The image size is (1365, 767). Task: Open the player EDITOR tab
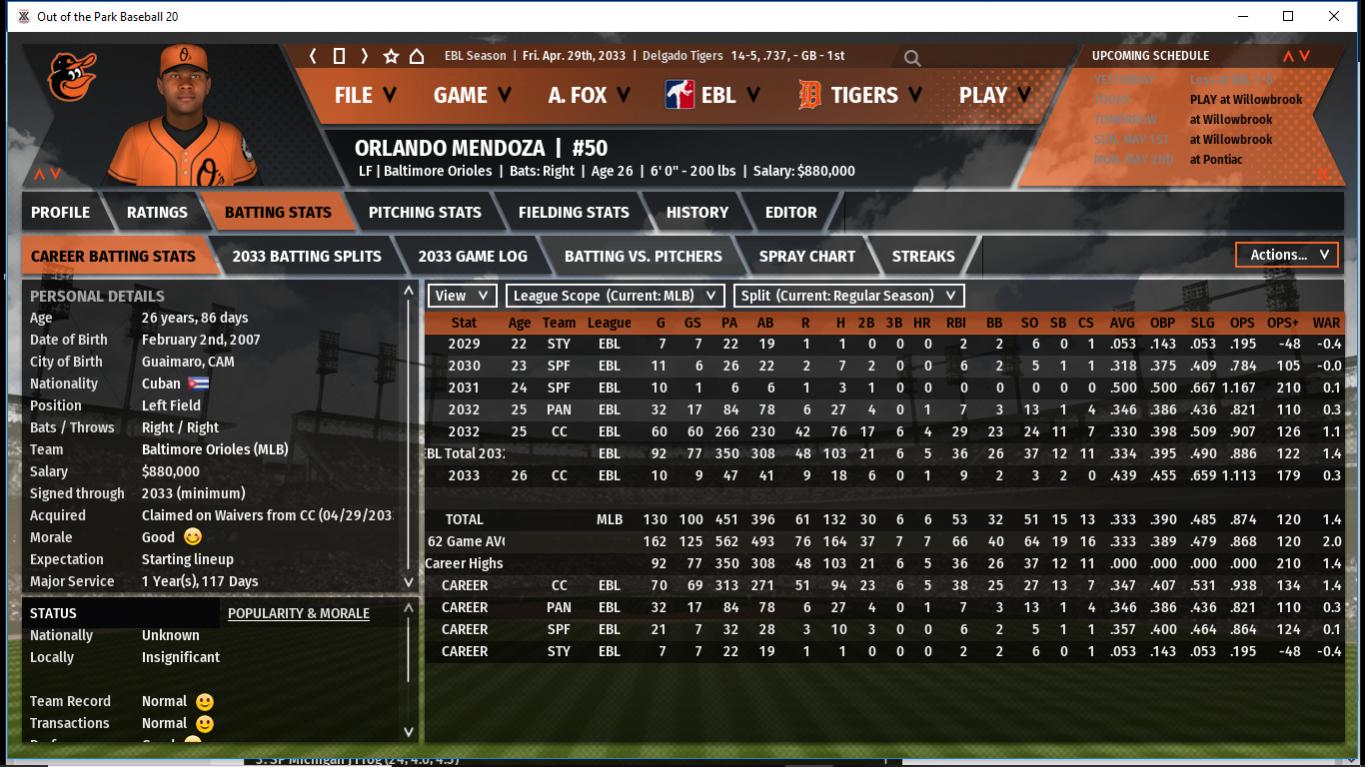790,212
